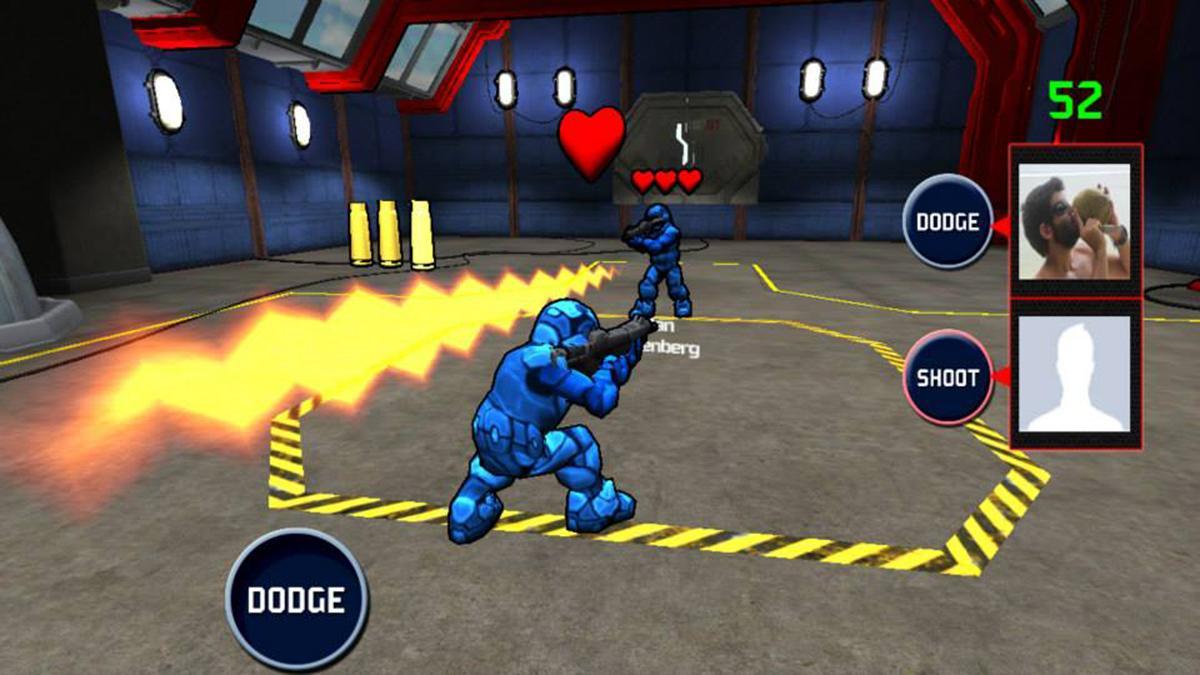
Task: Click the small DODGE button beside the bearded player photo
Action: pyautogui.click(x=947, y=221)
